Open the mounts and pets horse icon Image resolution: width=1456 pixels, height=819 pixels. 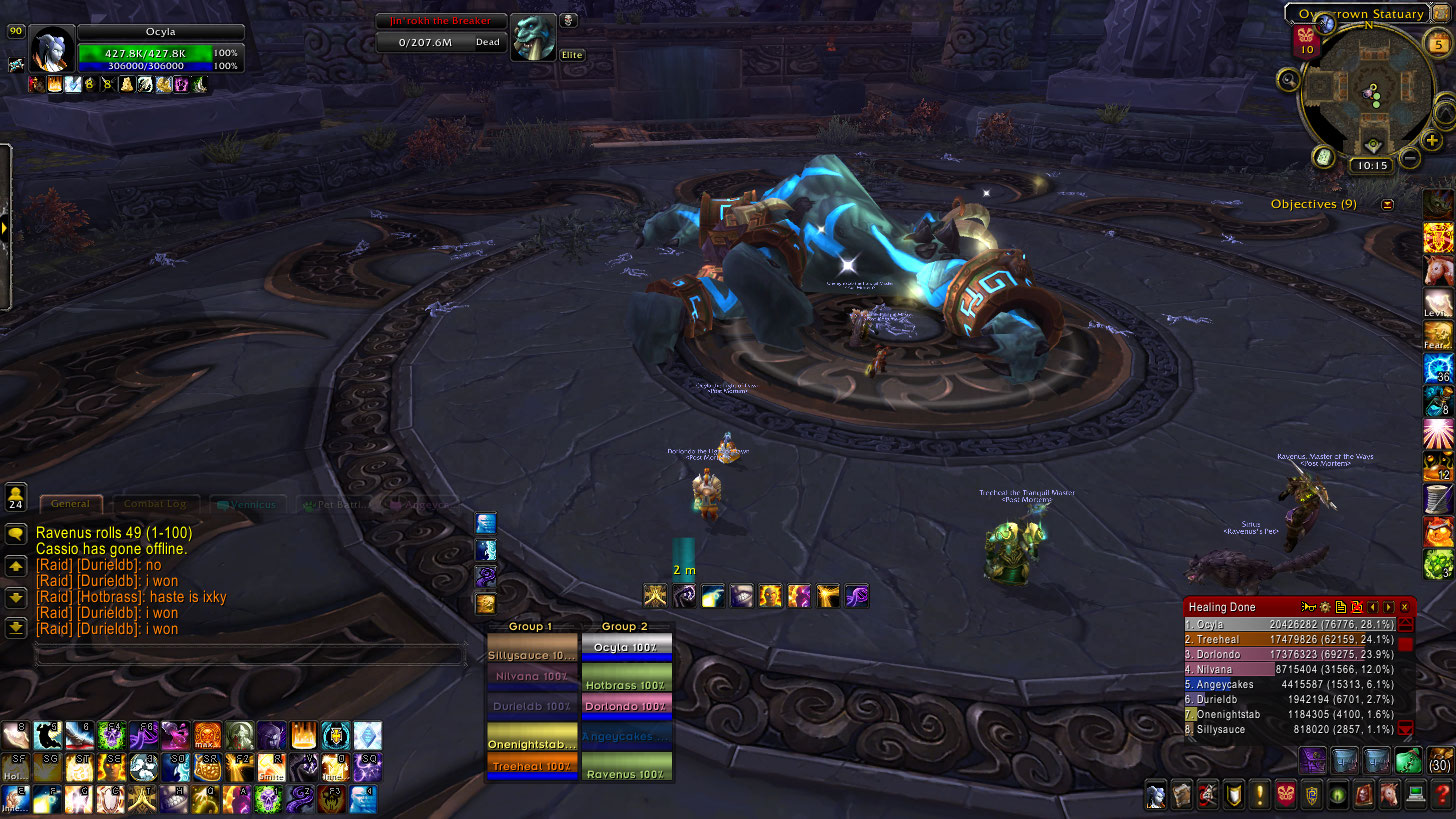click(x=1389, y=795)
